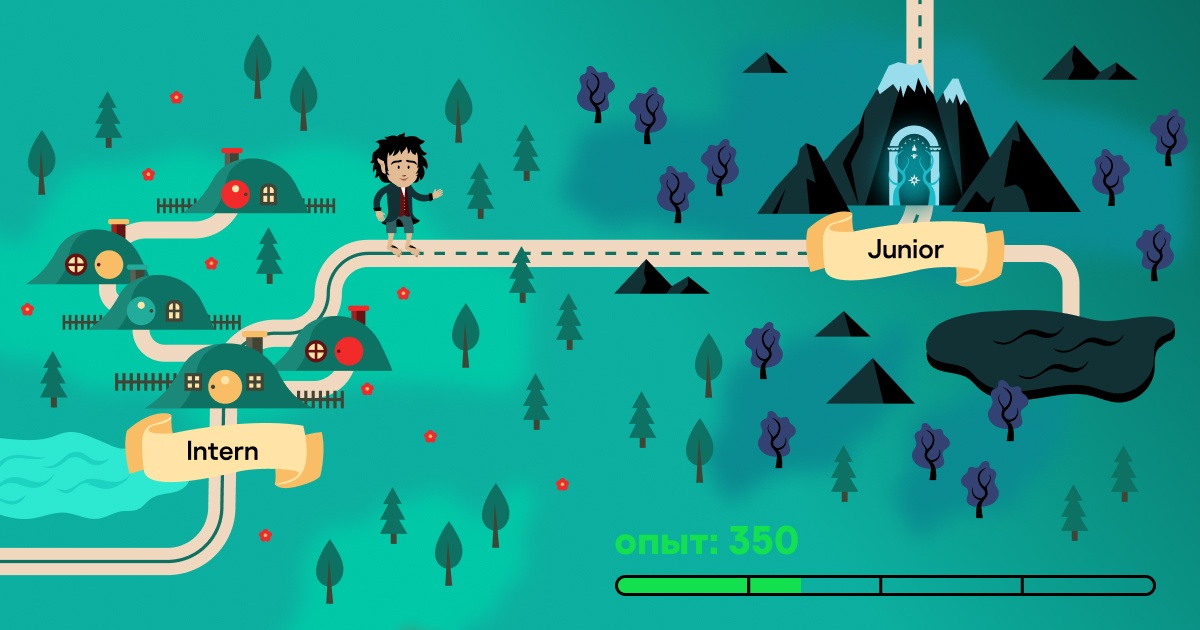
Task: Select the Intern level banner
Action: 222,451
